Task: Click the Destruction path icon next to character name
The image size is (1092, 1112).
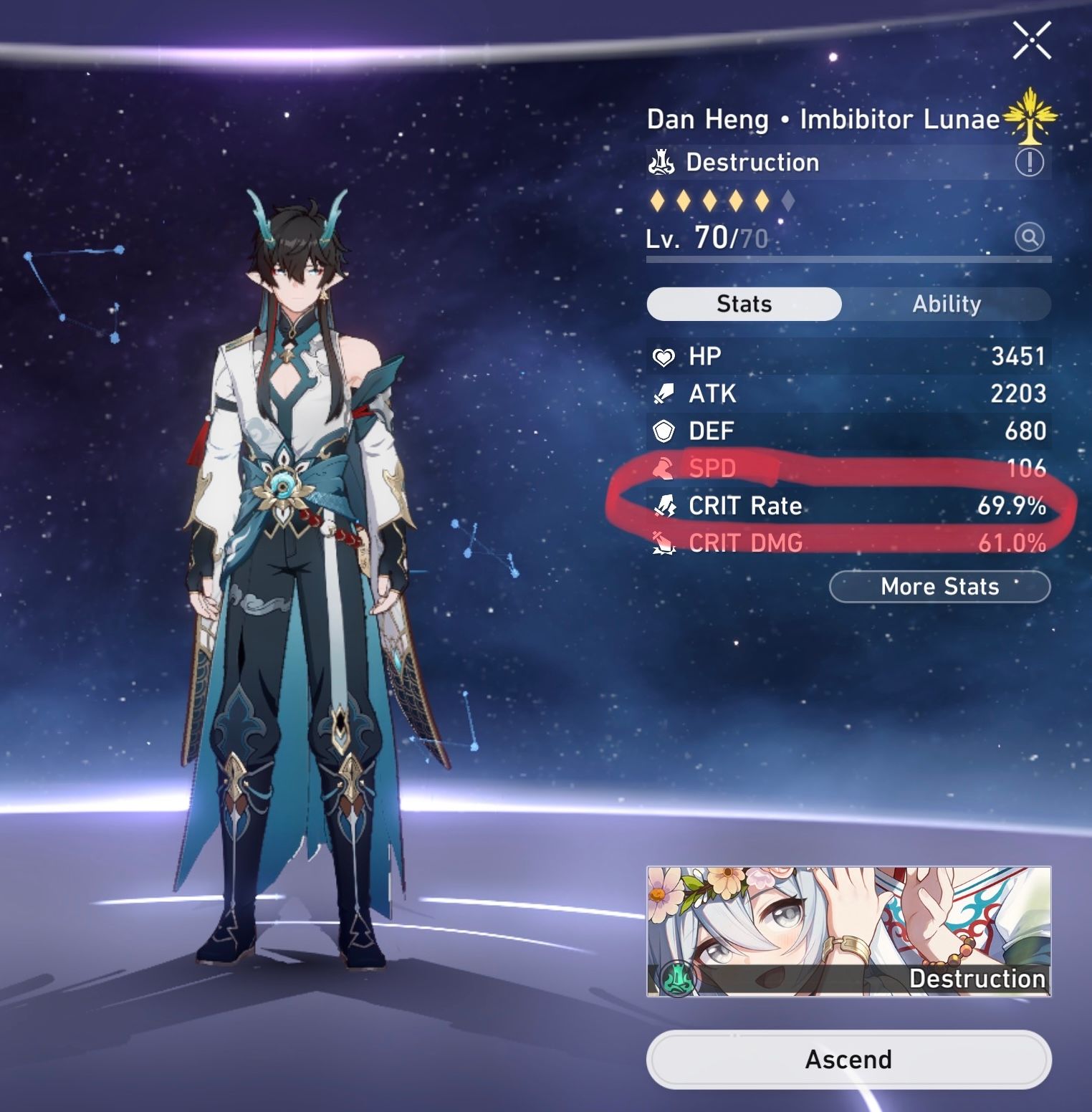Action: [x=663, y=162]
